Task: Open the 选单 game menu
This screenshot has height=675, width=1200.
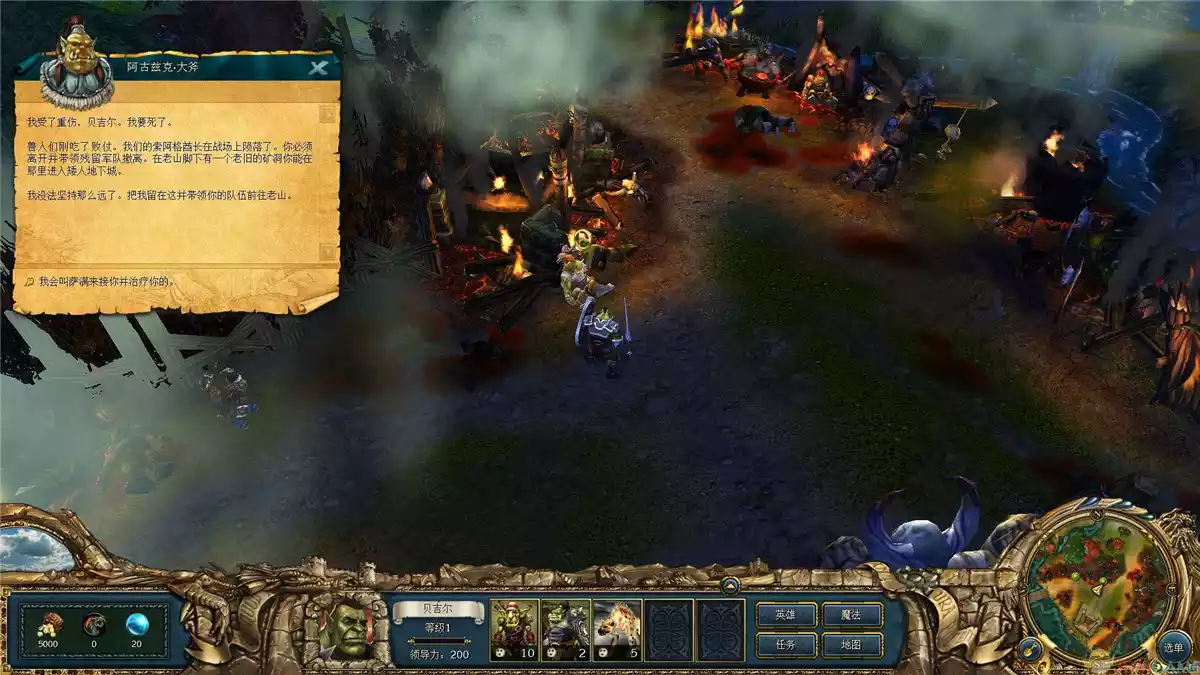Action: [1173, 647]
